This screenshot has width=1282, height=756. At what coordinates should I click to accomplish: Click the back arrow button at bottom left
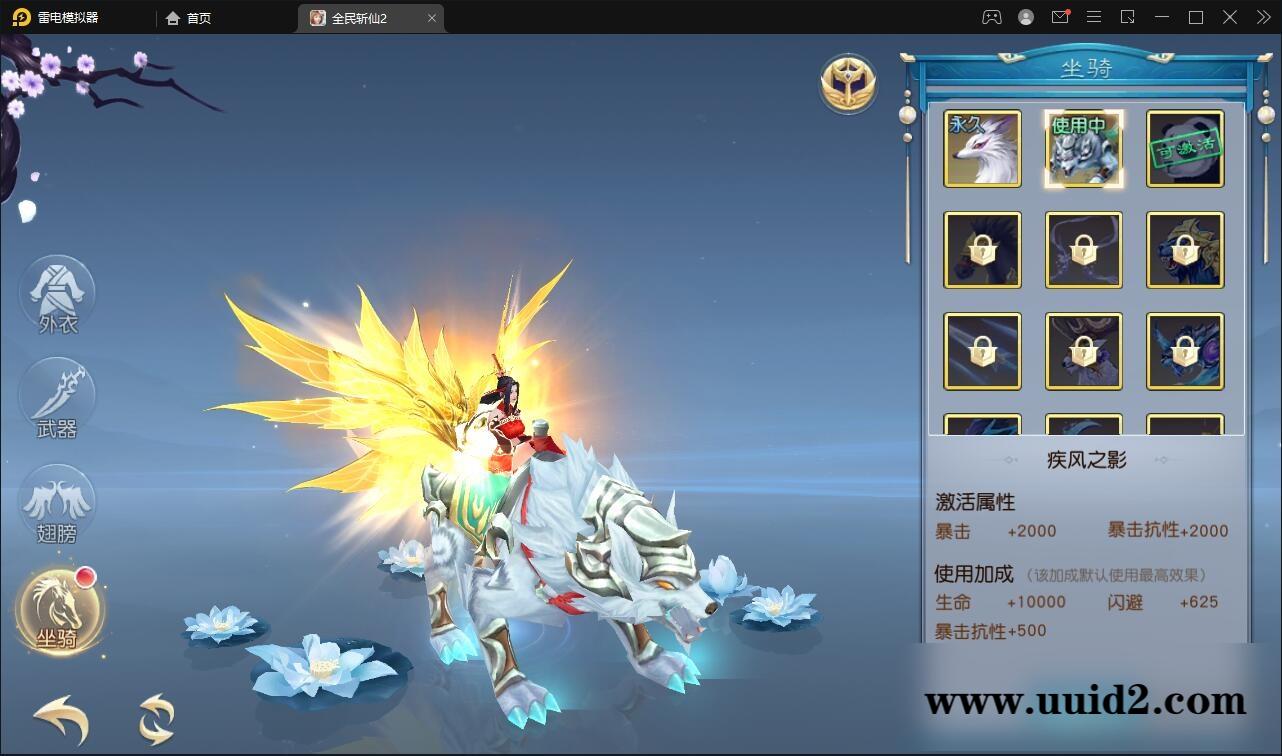tap(58, 718)
